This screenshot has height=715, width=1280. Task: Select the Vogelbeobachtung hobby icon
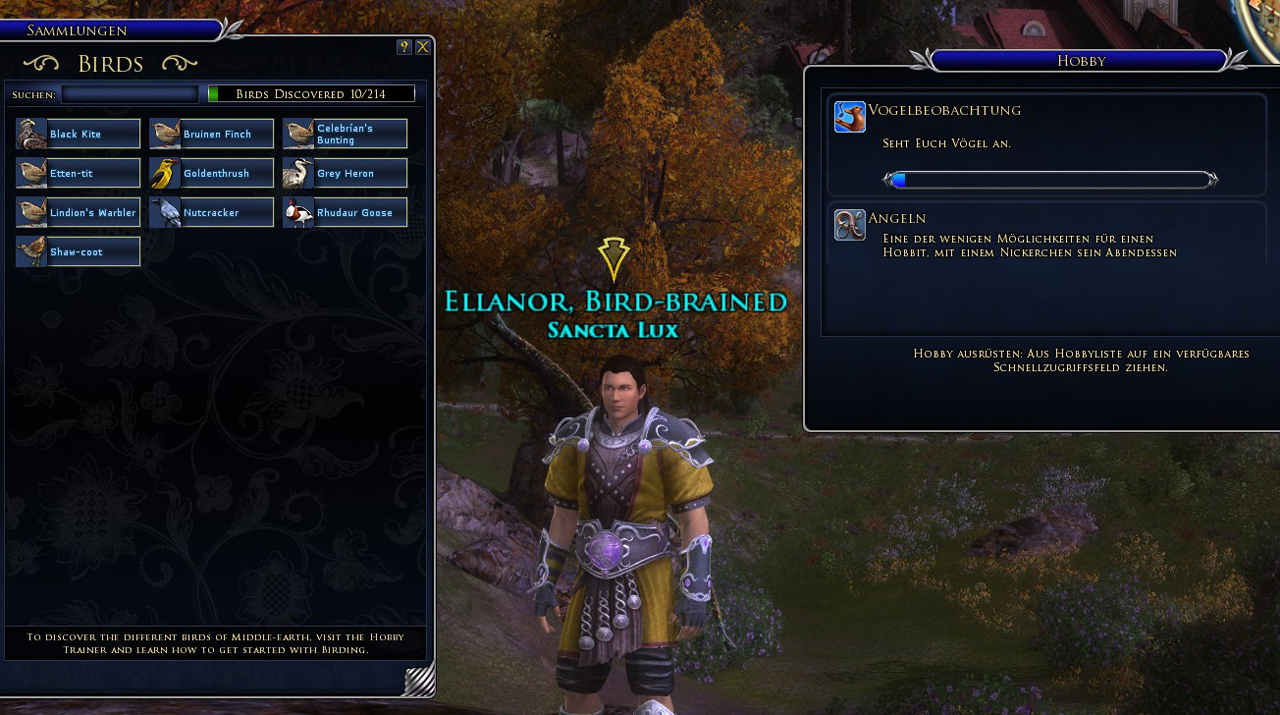[x=850, y=117]
